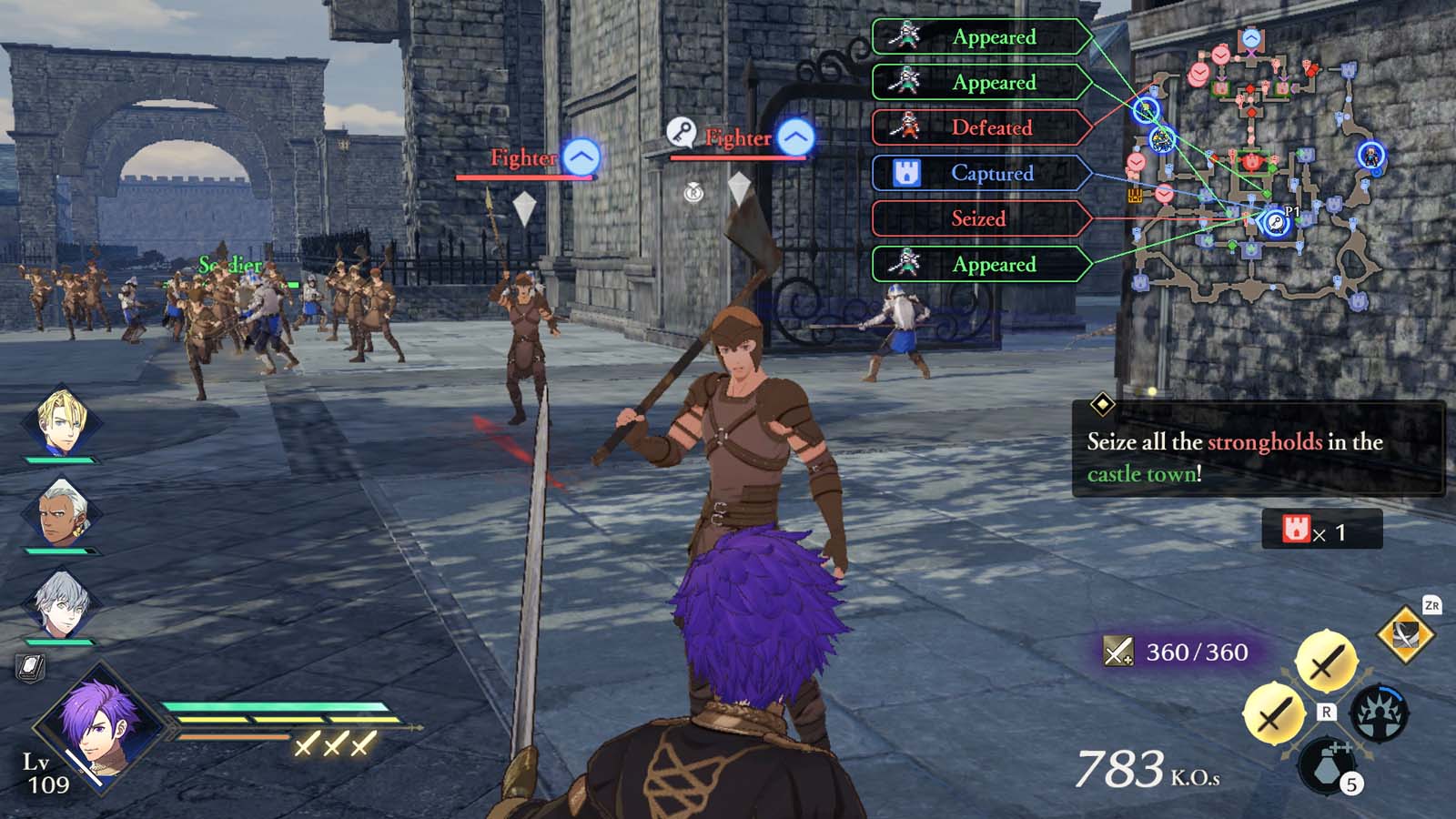Select the P1 key marker on the minimap
The height and width of the screenshot is (819, 1456).
1275,221
